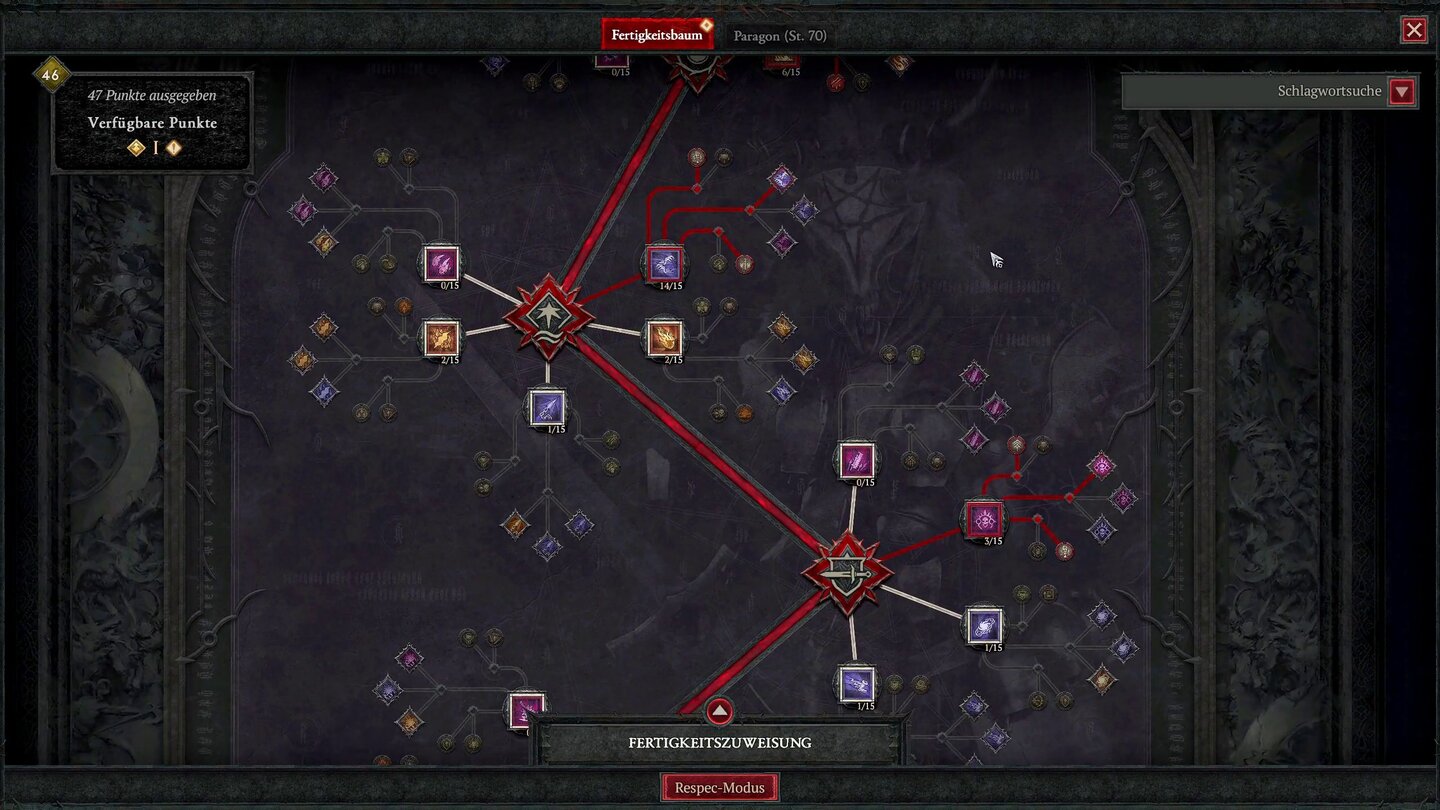The width and height of the screenshot is (1440, 810).
Task: Click the pink skull skill ranked 3/15
Action: pos(983,518)
